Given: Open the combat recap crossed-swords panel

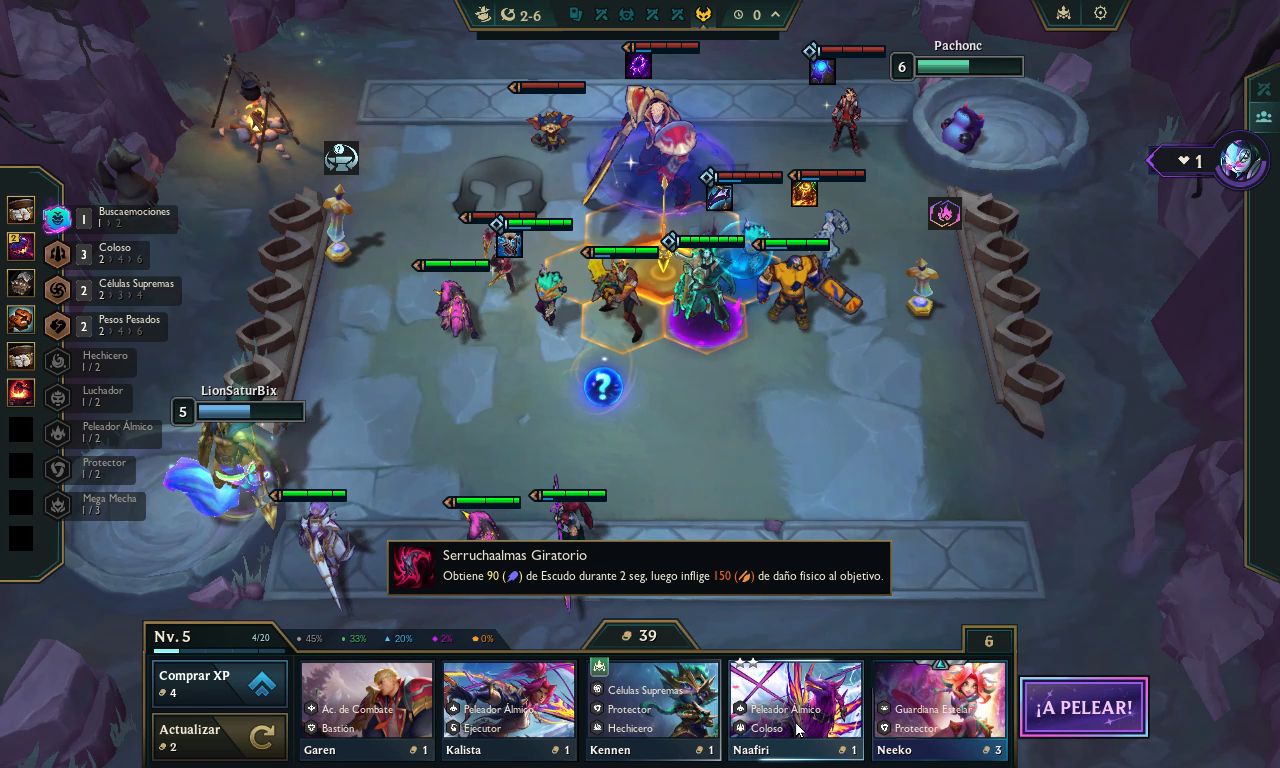Looking at the screenshot, I should [x=1263, y=89].
